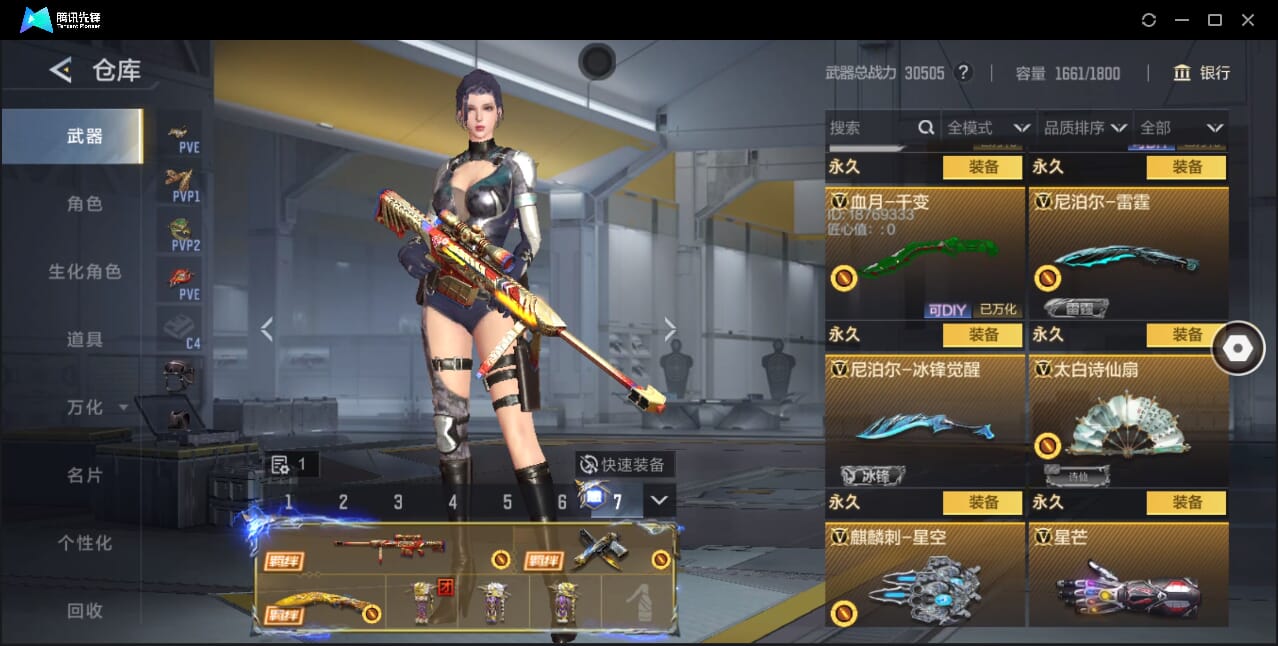1278x646 pixels.
Task: Open the 品质排序 sort dropdown
Action: point(1085,128)
